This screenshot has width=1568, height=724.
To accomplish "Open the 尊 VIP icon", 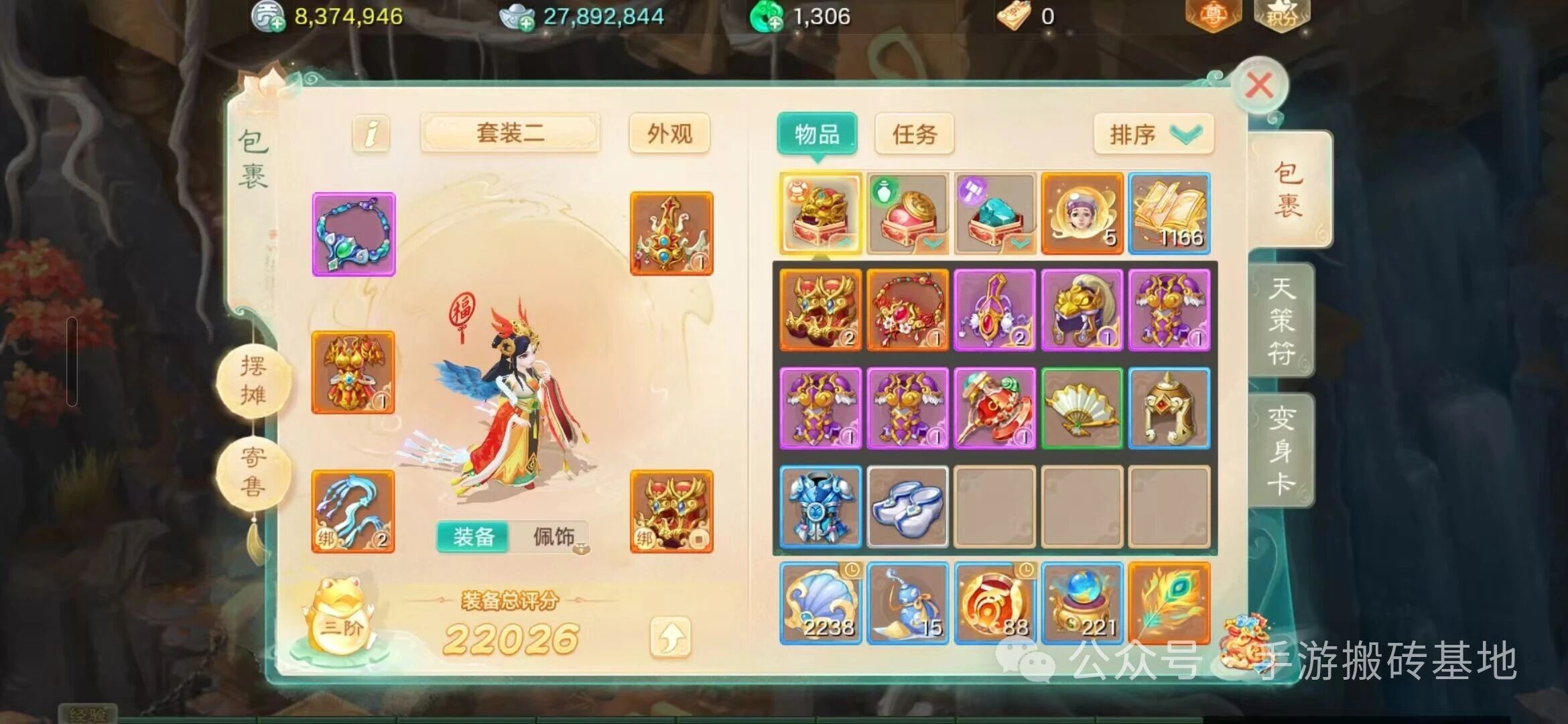I will [x=1213, y=15].
